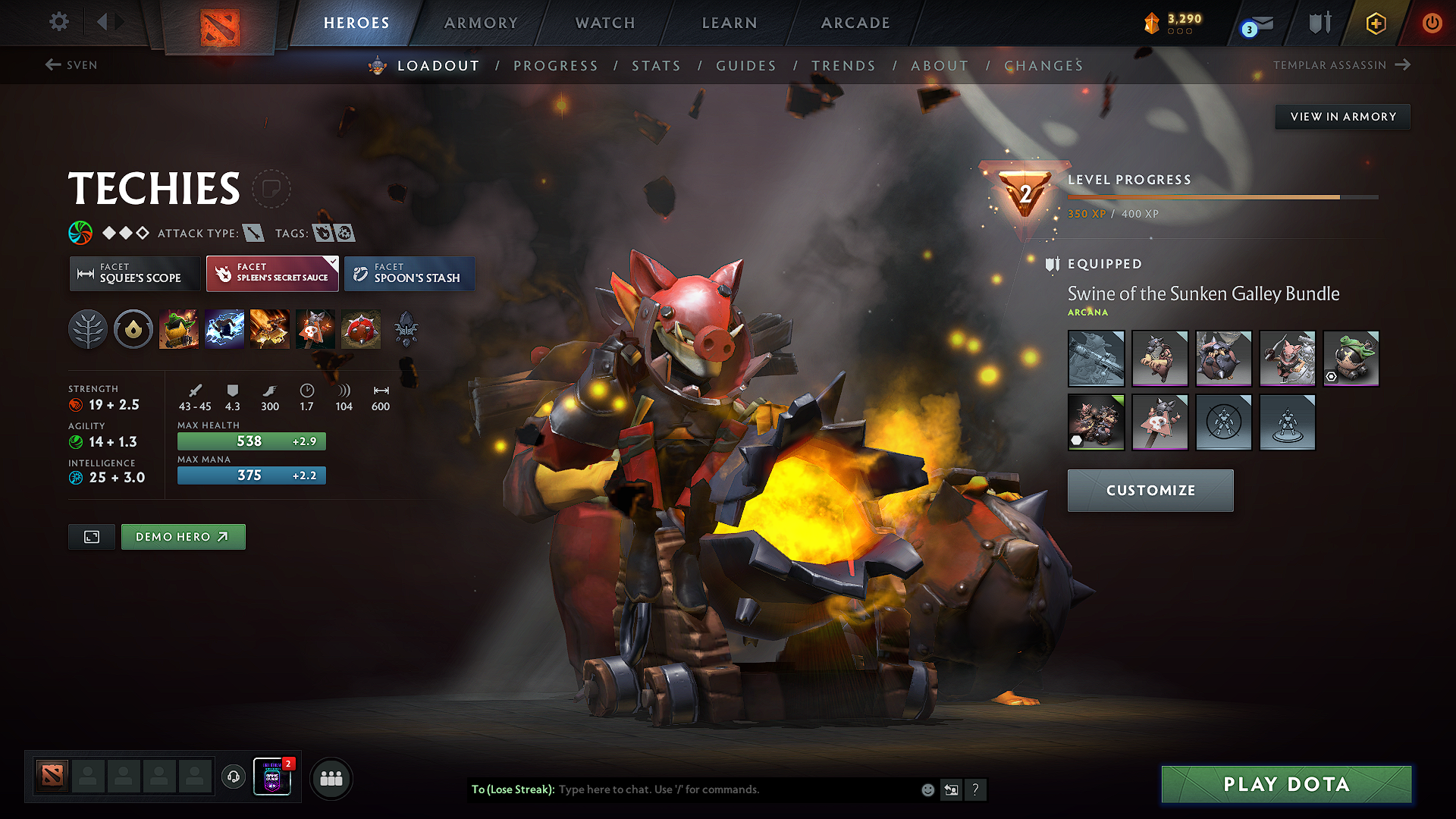This screenshot has height=819, width=1456.
Task: Click the chat input field at the bottom
Action: coord(682,789)
